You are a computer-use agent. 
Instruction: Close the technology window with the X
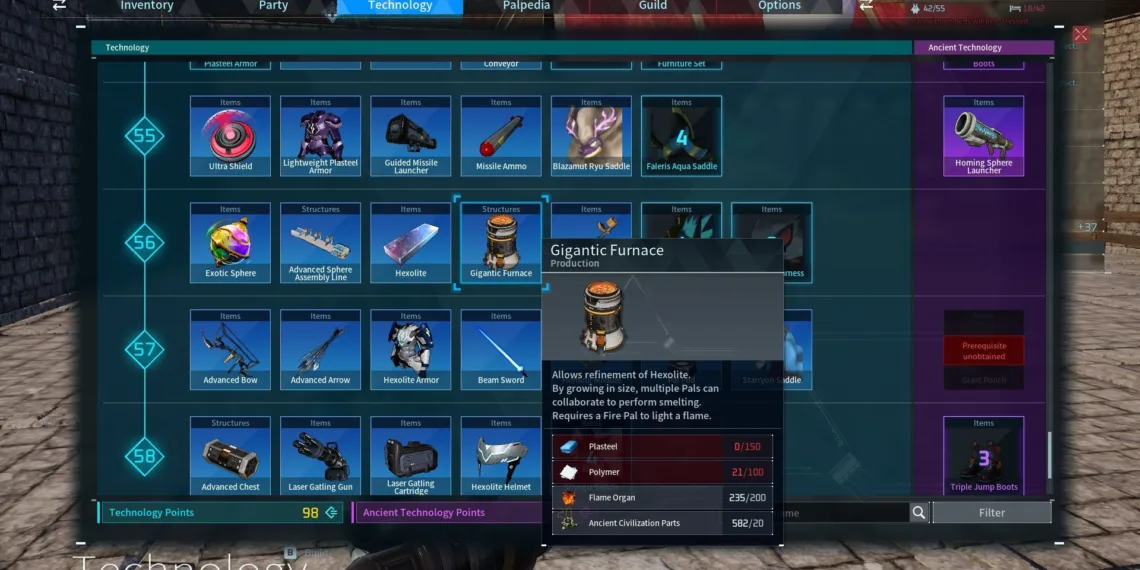1080,34
